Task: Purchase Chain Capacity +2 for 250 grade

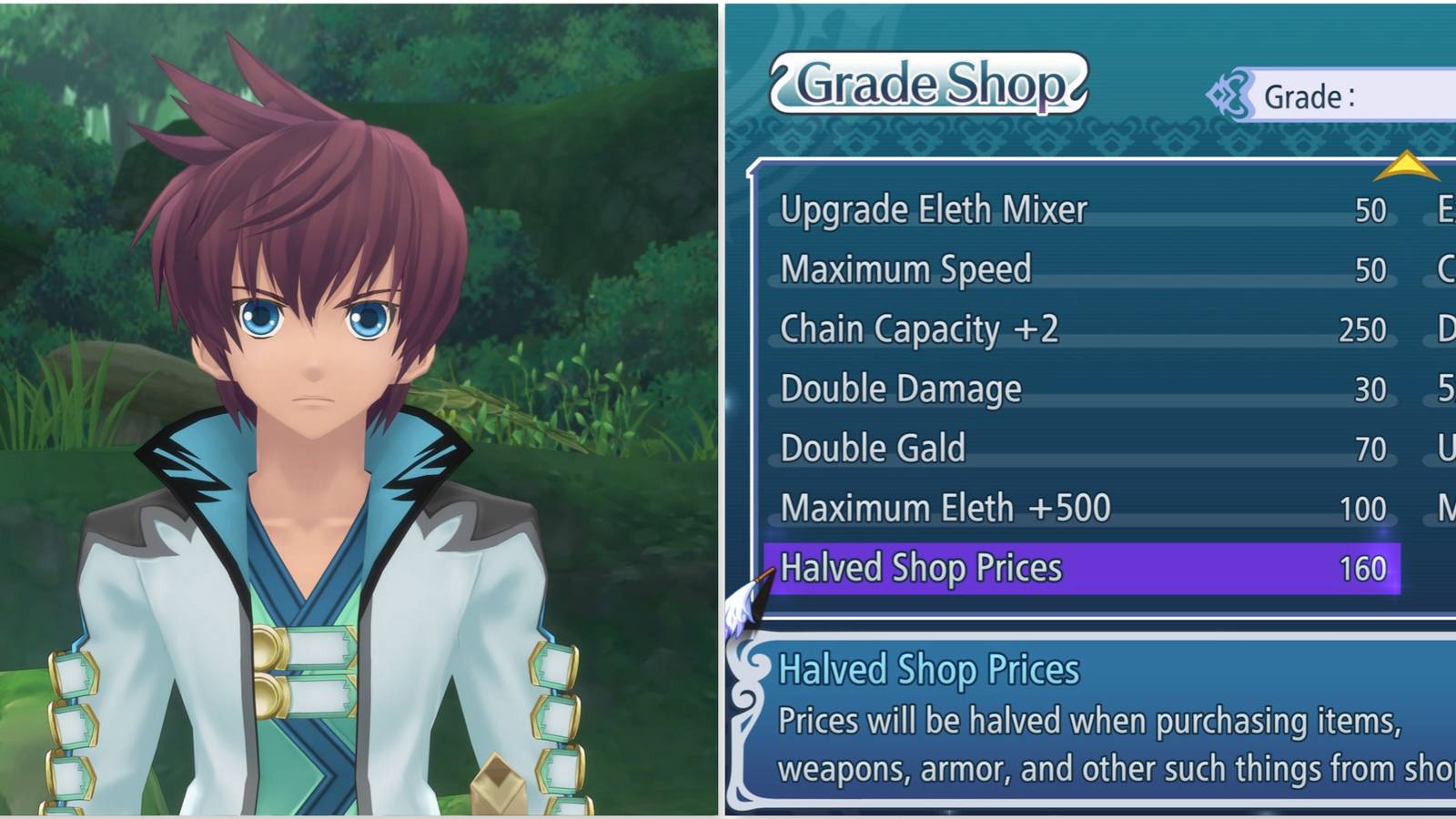Action: tap(919, 329)
